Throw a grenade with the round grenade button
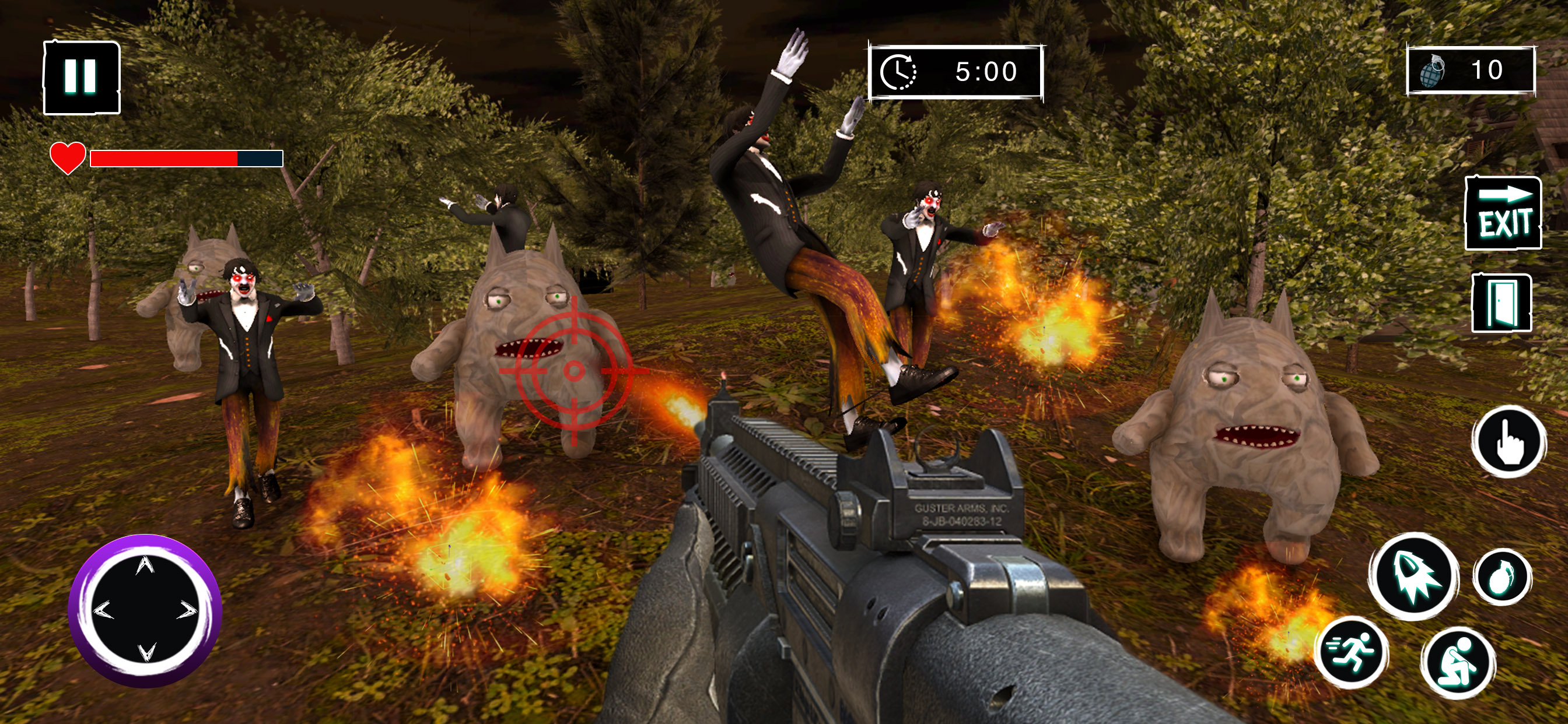The height and width of the screenshot is (724, 1568). (x=1502, y=576)
